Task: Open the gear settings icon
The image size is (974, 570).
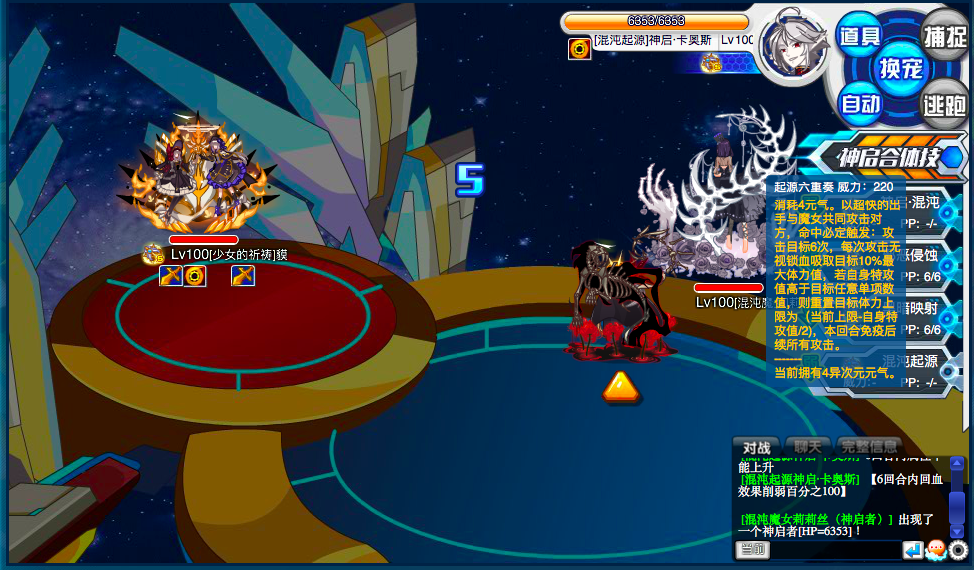Action: pyautogui.click(x=959, y=550)
